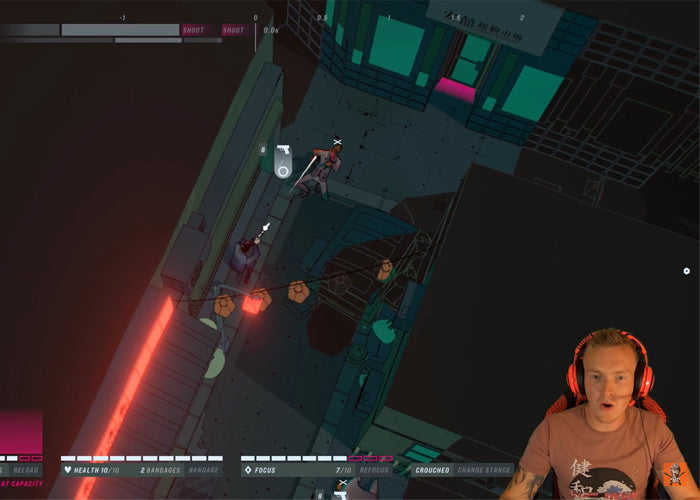Select the Change Stance button
Viewport: 700px width, 500px height.
click(x=484, y=470)
